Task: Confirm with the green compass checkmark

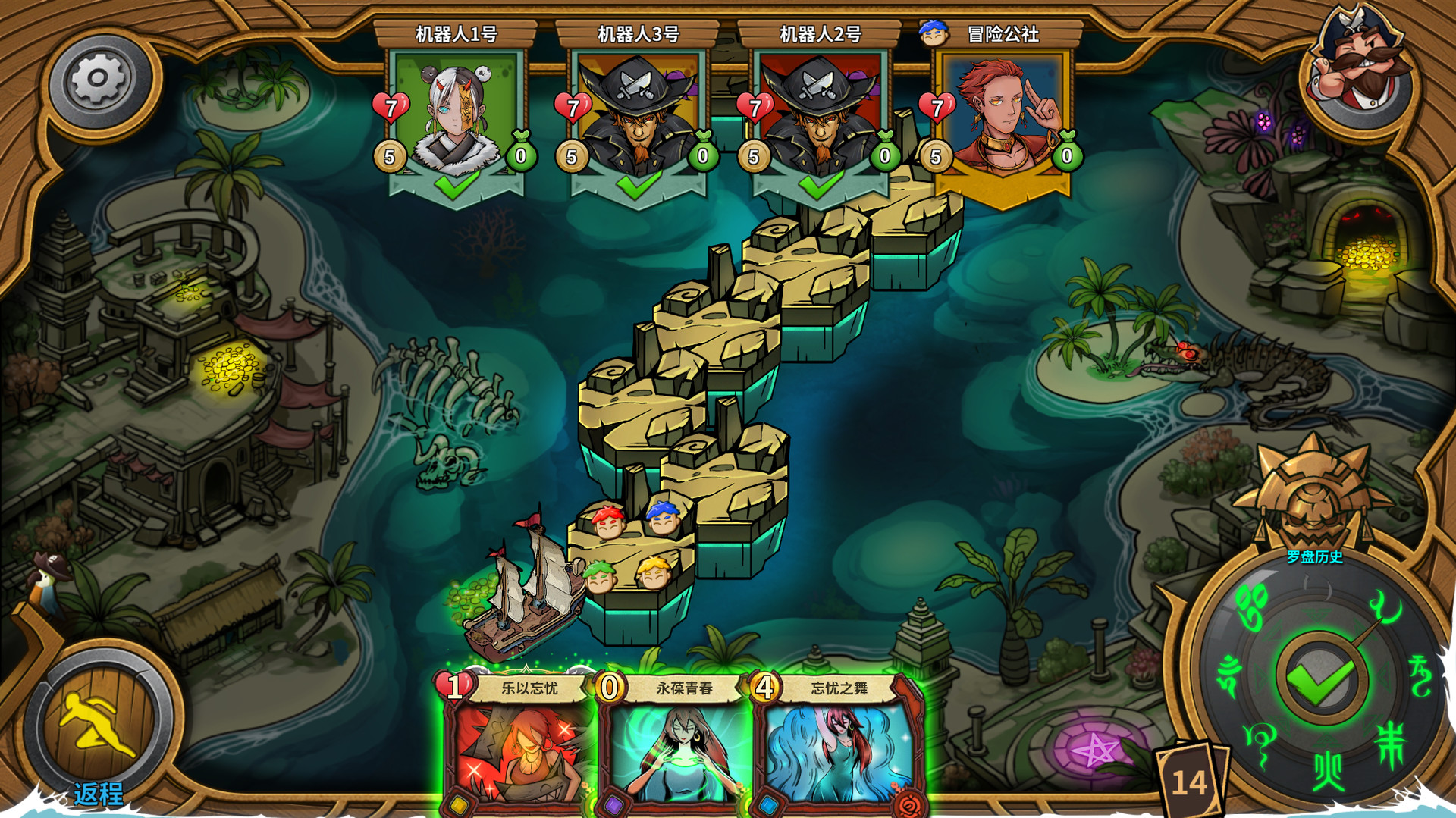Action: [x=1322, y=679]
